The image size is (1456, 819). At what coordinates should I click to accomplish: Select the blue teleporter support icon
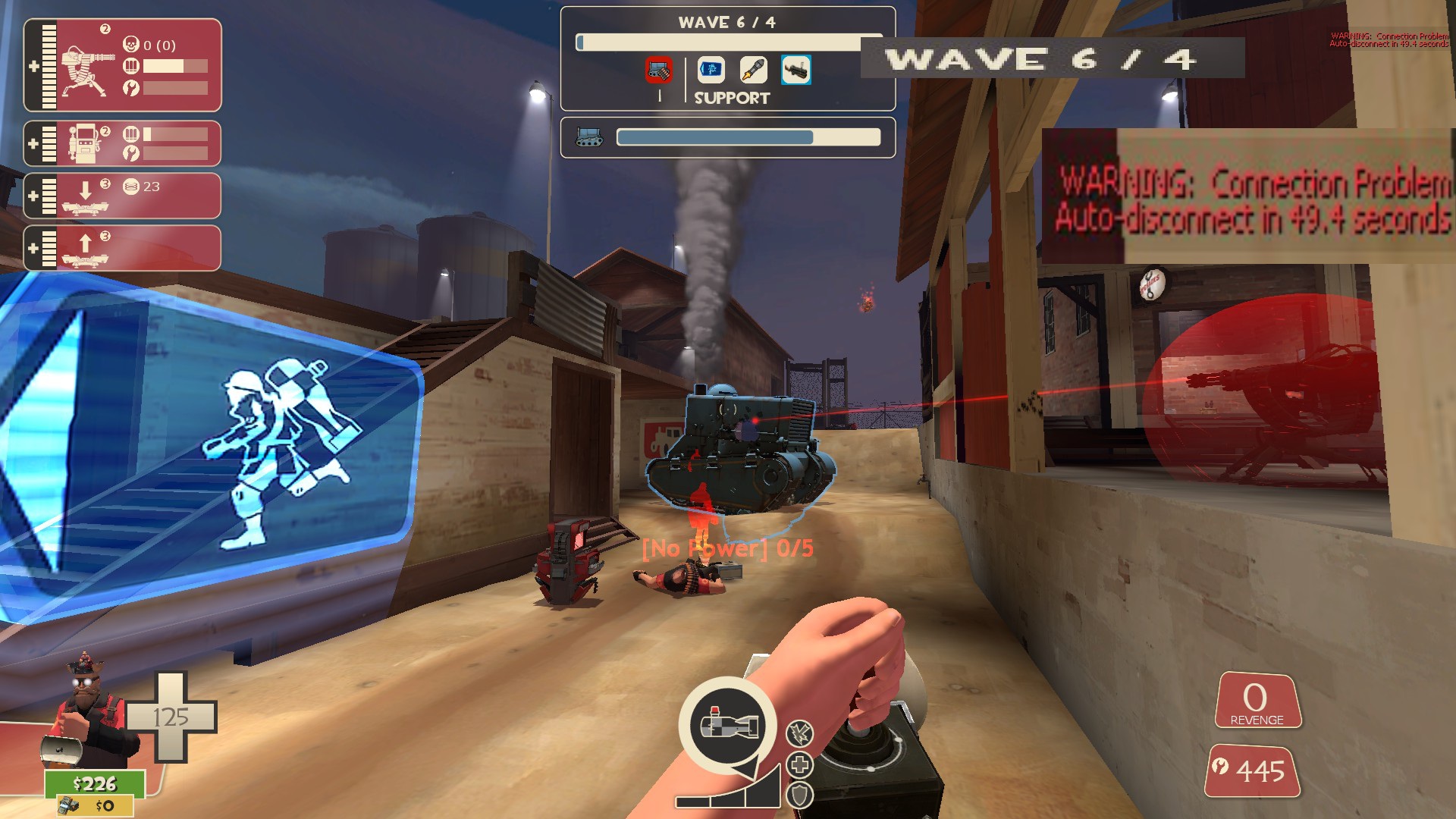pos(711,70)
